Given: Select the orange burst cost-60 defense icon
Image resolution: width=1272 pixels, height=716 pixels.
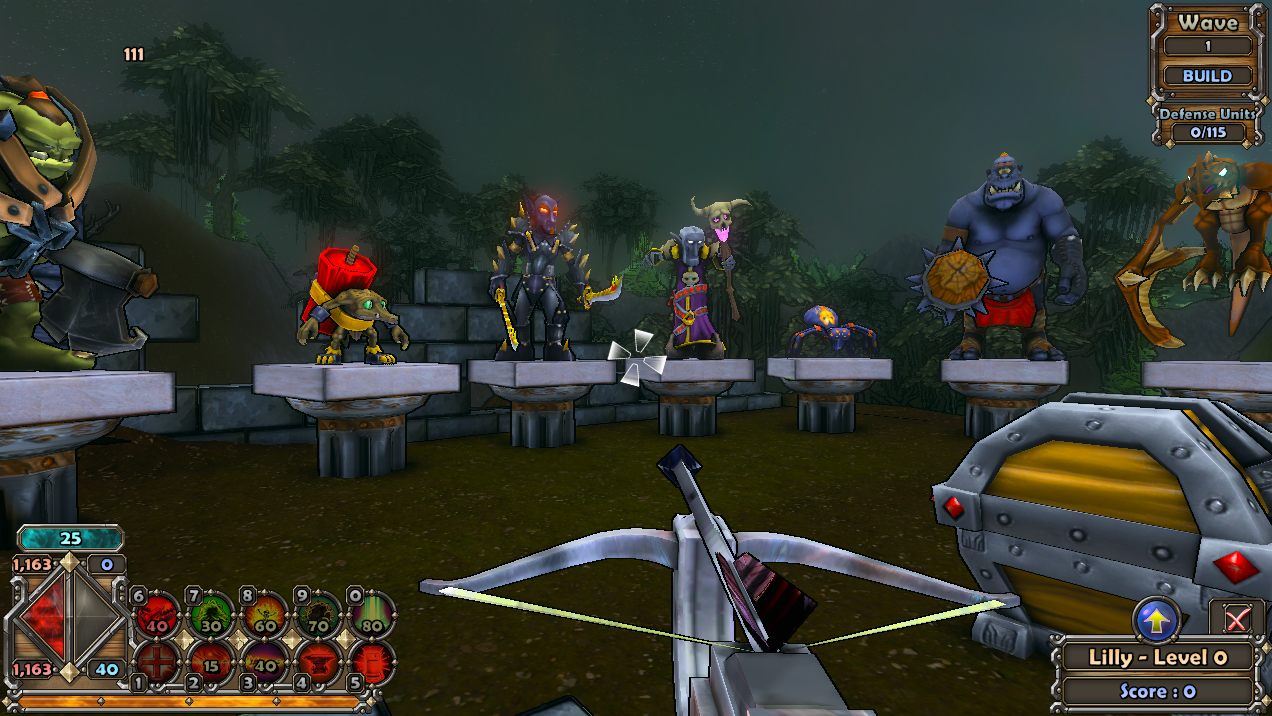Looking at the screenshot, I should [265, 614].
